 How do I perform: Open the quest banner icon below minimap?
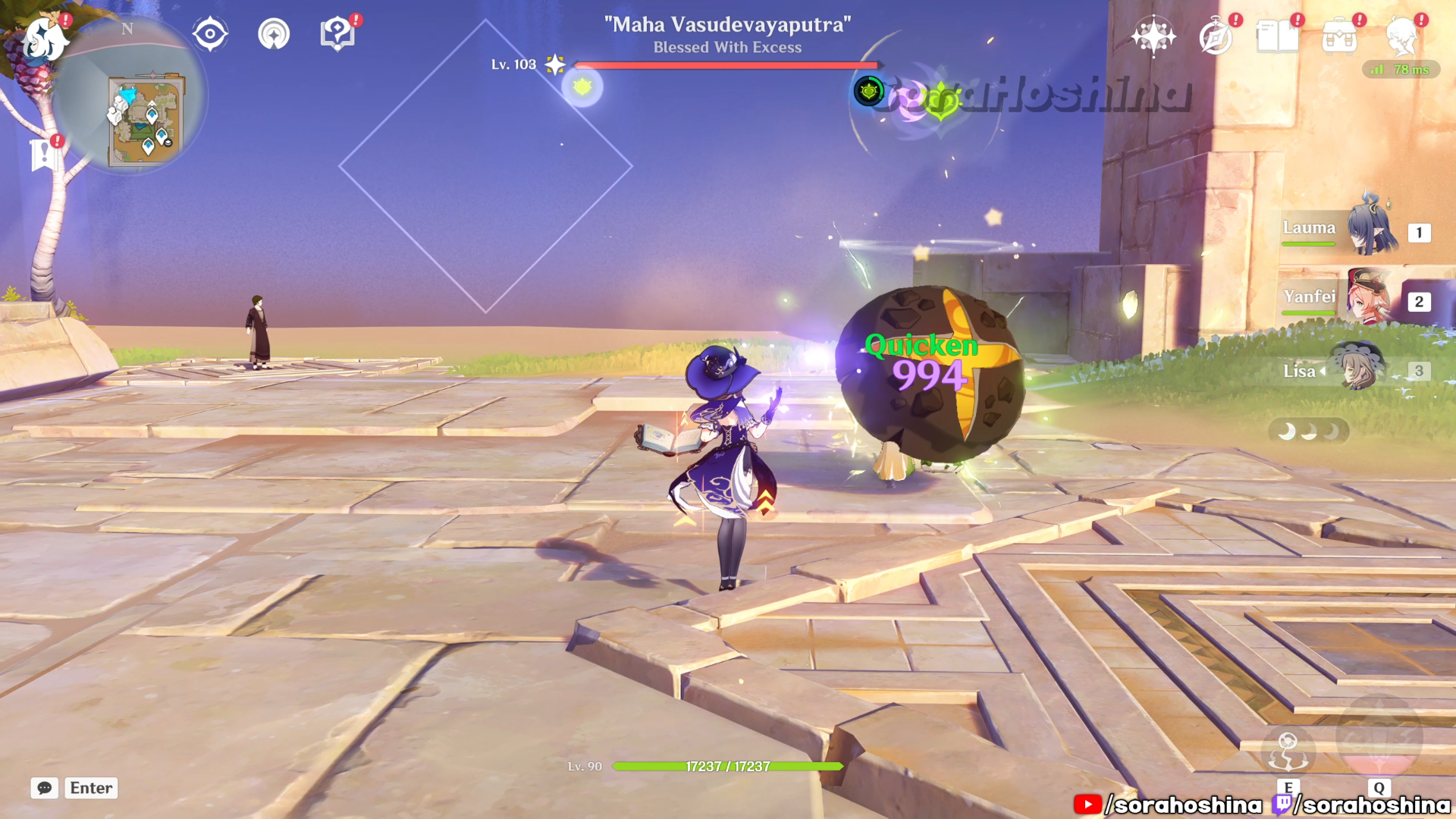44,155
